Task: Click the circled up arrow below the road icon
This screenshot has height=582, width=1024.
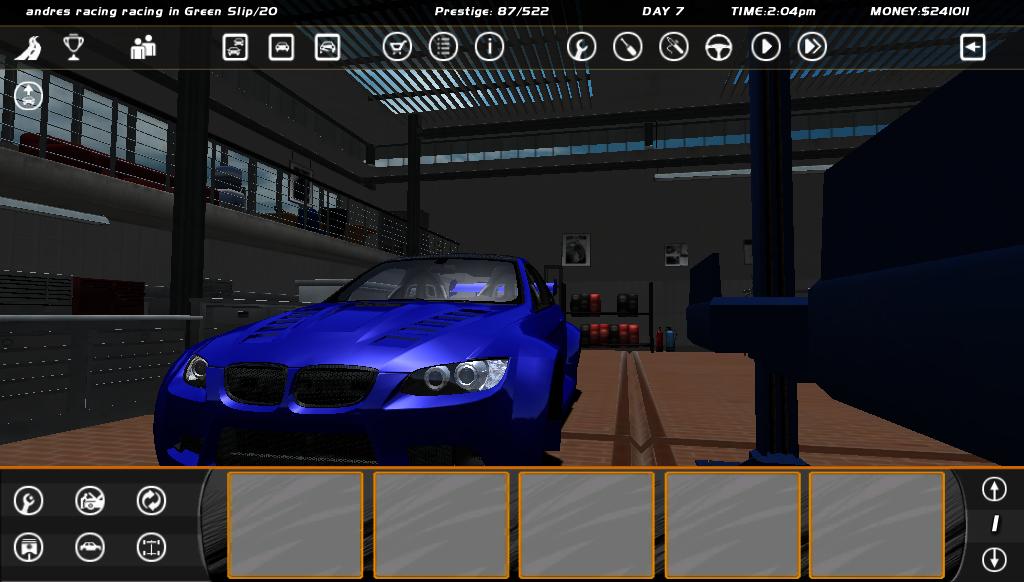Action: 28,96
